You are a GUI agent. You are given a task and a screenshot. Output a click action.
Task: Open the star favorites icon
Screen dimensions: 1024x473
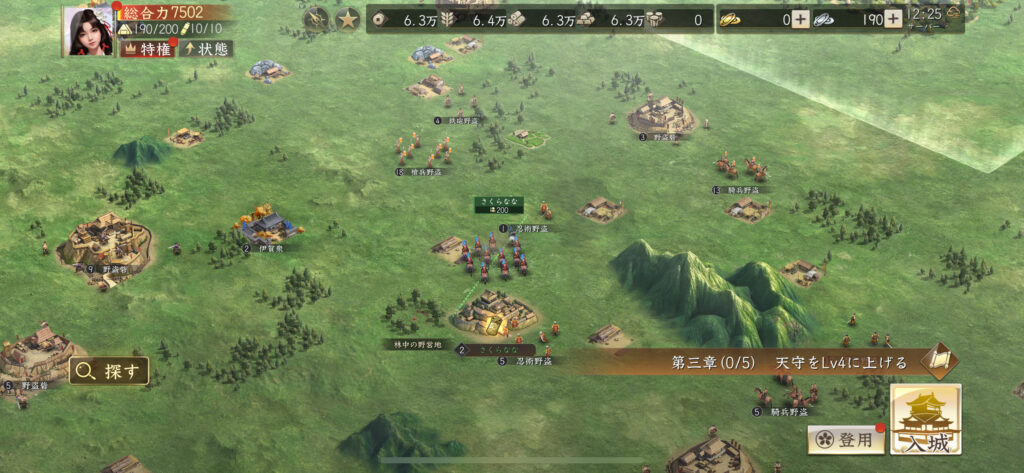tap(347, 19)
